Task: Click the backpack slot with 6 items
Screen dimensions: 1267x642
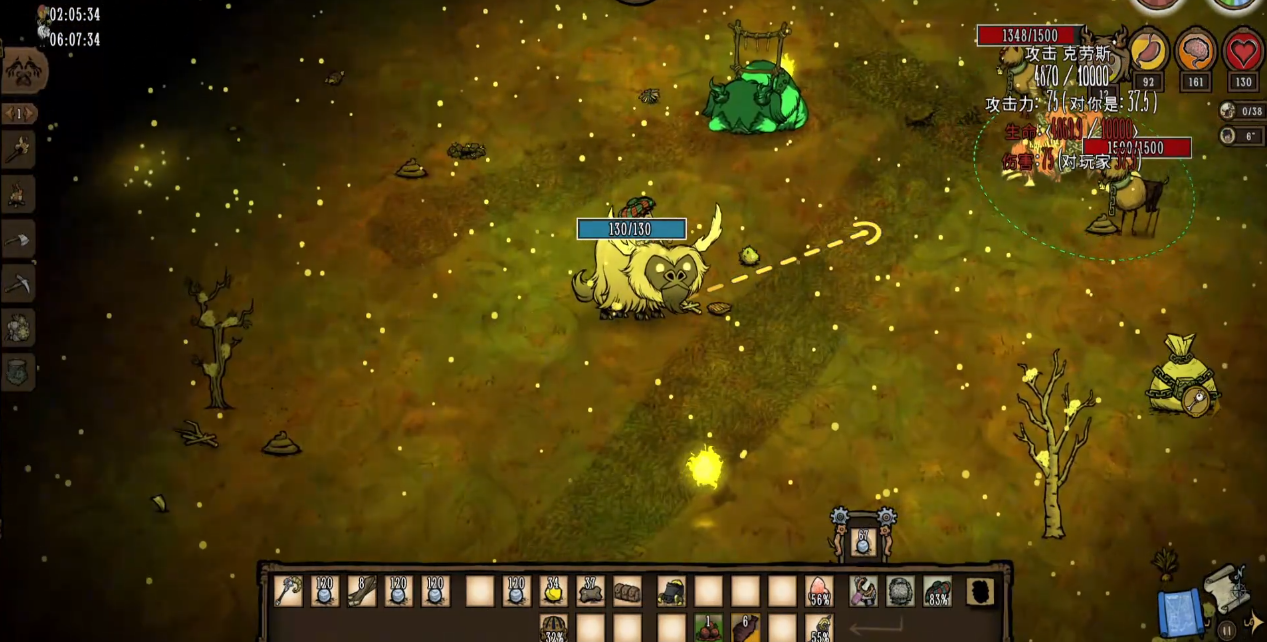Action: pyautogui.click(x=745, y=628)
